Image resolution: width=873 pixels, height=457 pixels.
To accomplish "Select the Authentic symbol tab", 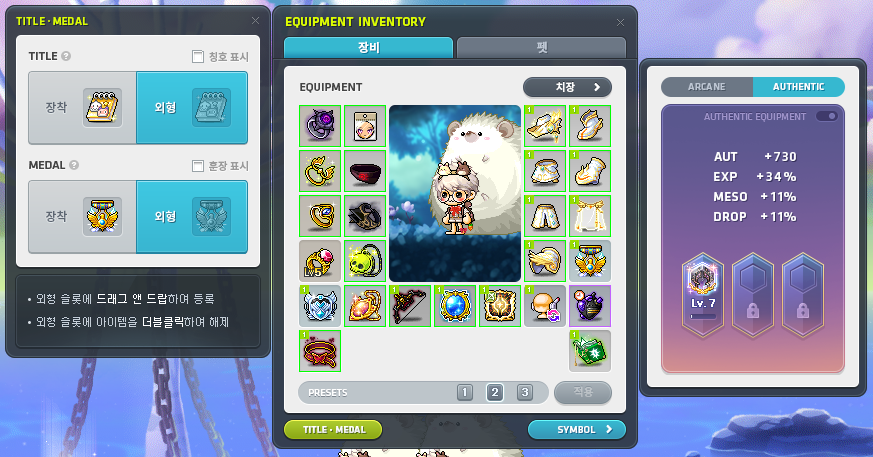I will click(x=798, y=87).
